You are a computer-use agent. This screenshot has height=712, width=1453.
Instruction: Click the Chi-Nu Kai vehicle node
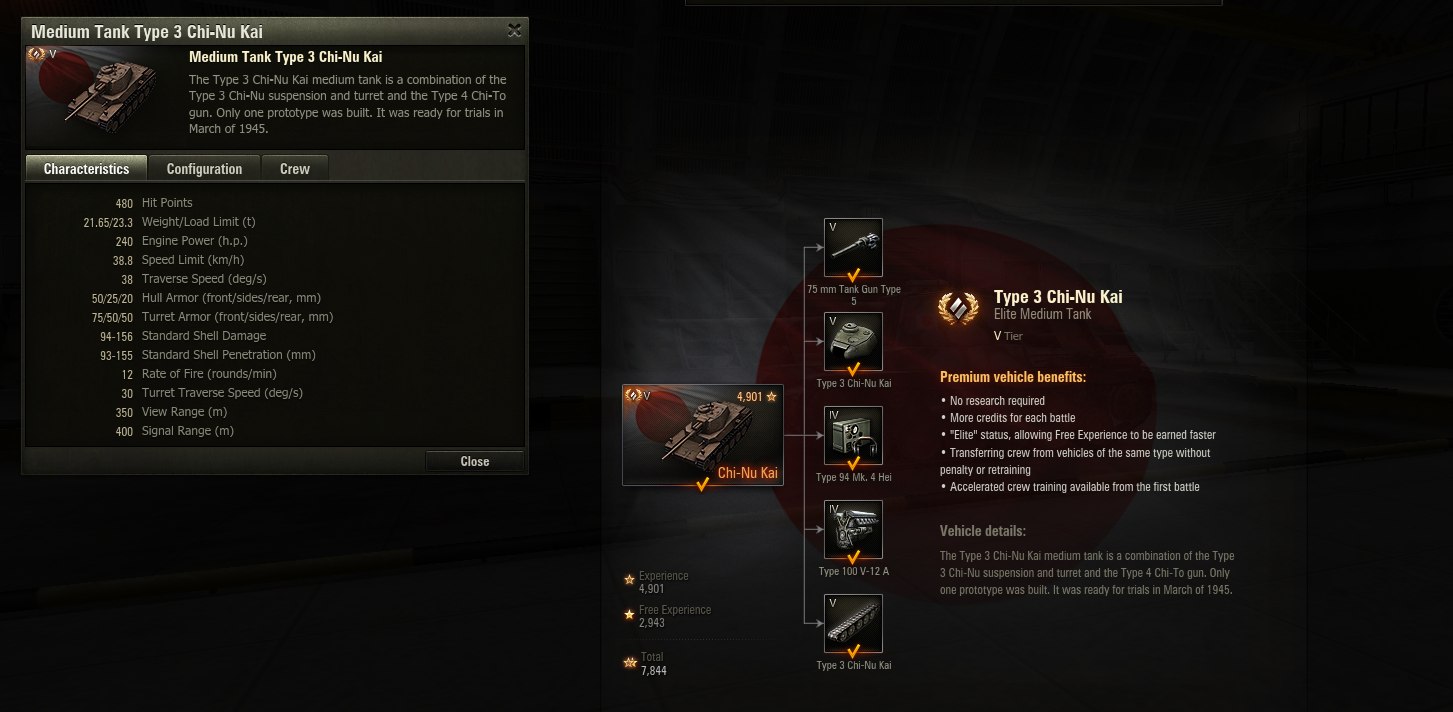tap(702, 435)
